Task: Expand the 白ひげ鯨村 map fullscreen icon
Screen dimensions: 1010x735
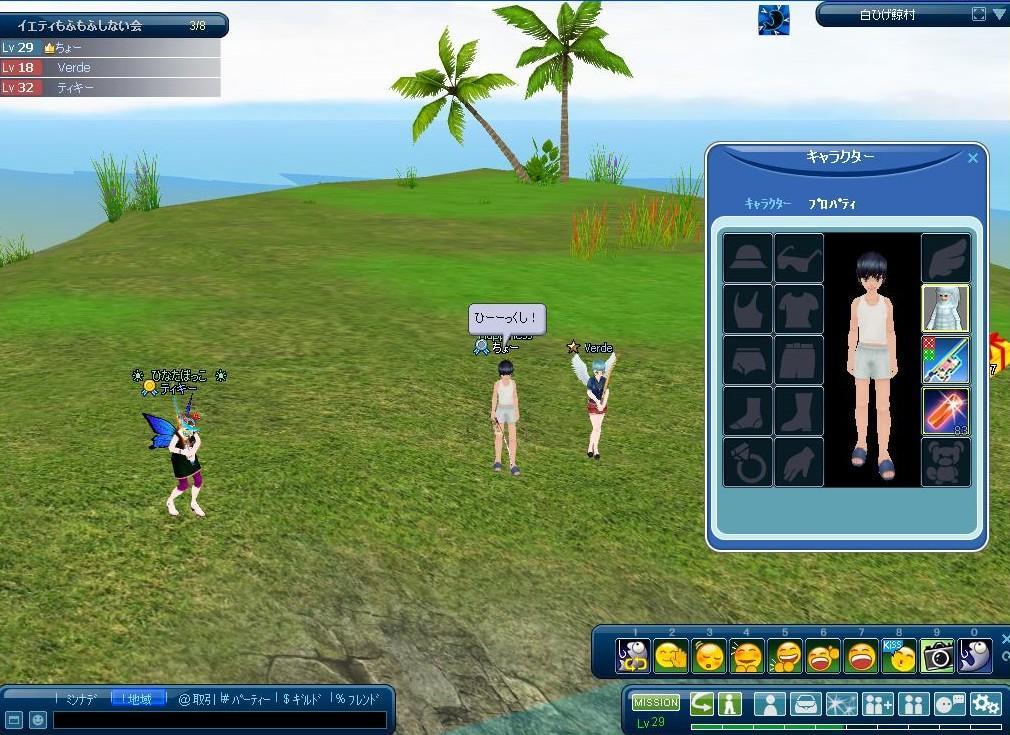Action: pos(979,15)
